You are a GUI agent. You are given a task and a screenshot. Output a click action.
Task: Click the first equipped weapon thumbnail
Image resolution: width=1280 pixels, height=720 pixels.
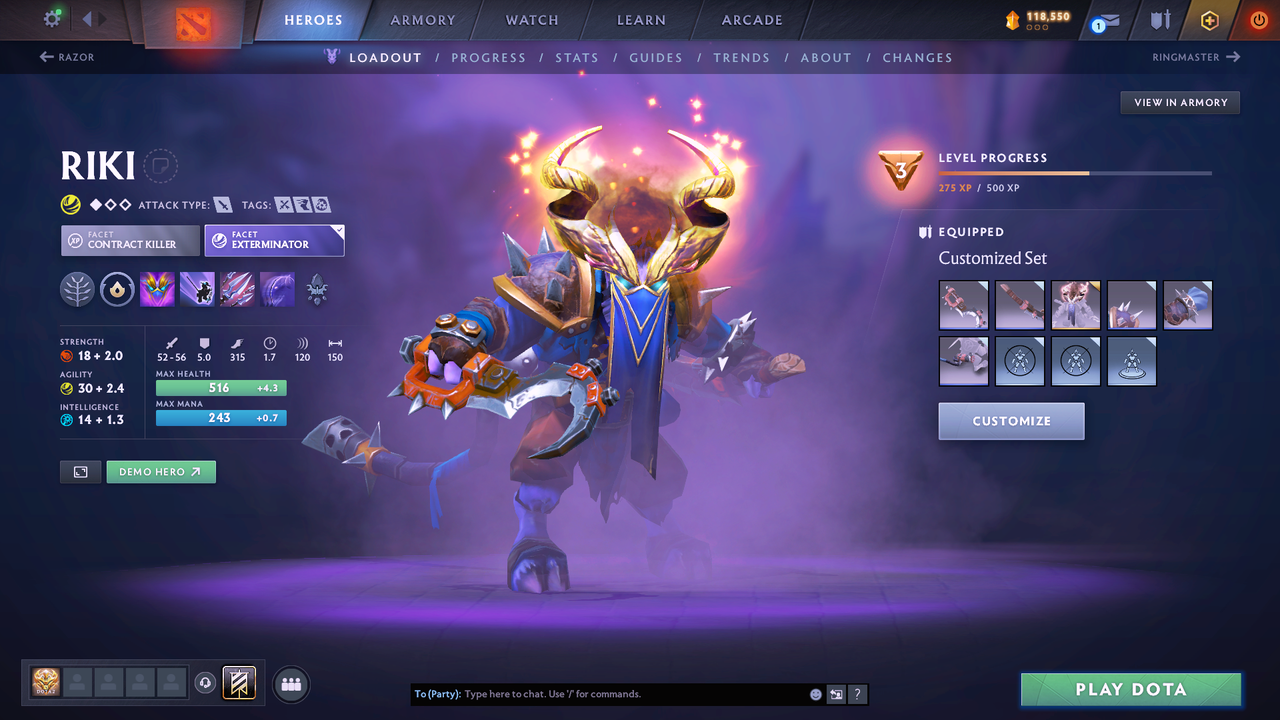click(x=963, y=305)
